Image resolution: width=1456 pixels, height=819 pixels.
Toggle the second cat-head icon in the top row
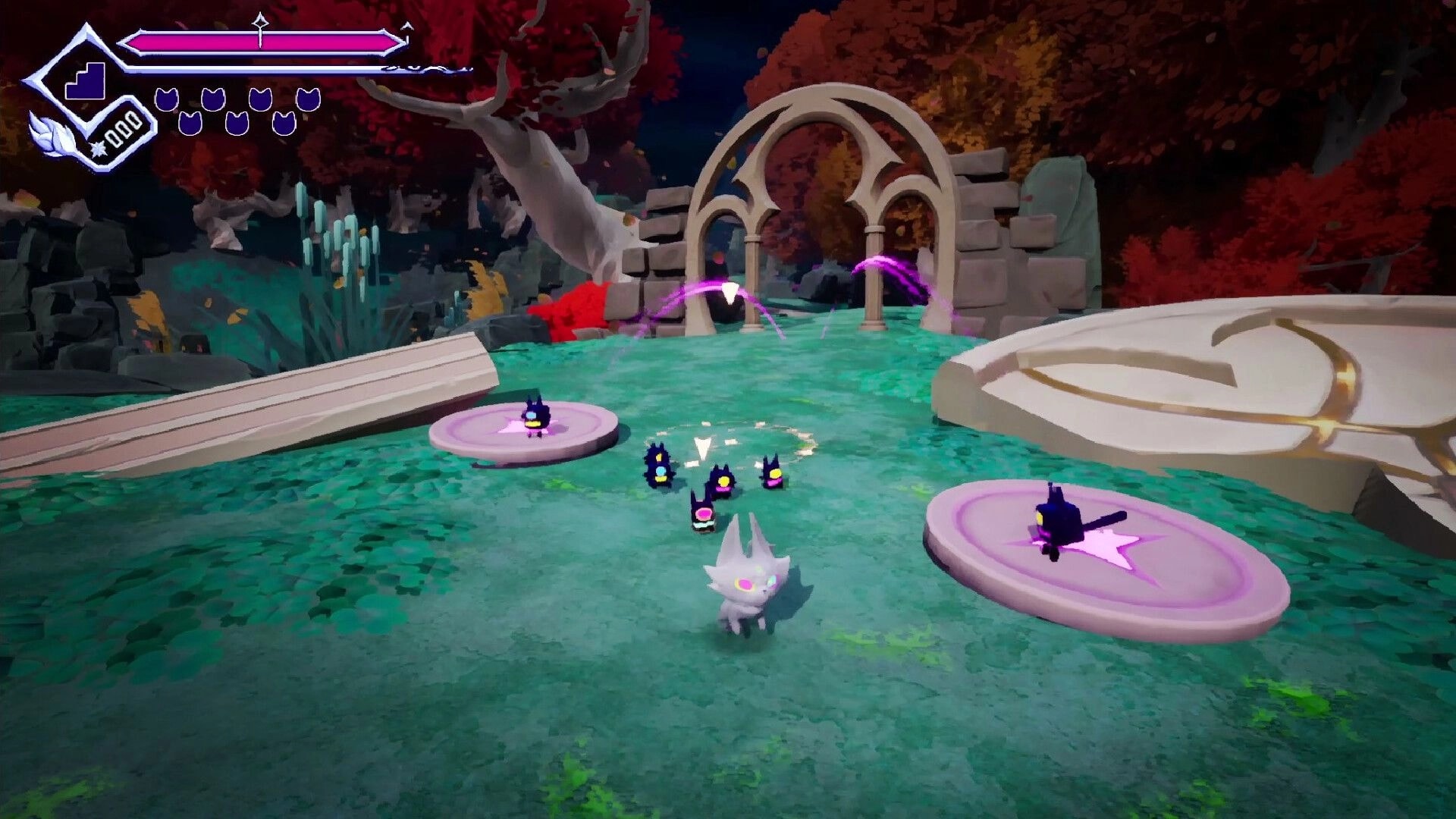[215, 99]
